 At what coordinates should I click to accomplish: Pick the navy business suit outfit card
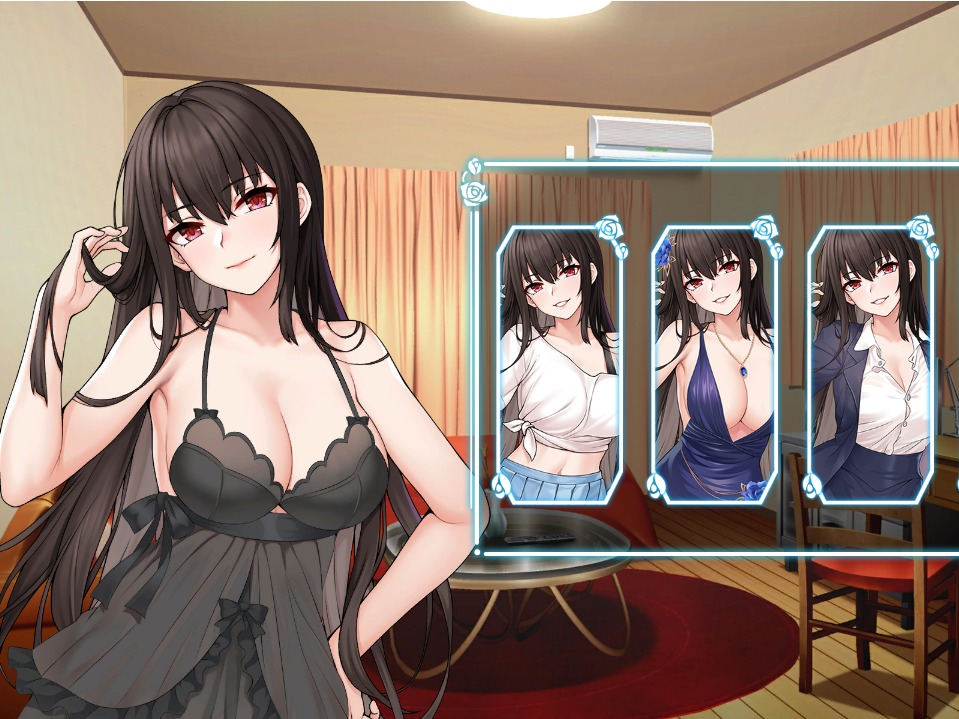click(x=869, y=365)
